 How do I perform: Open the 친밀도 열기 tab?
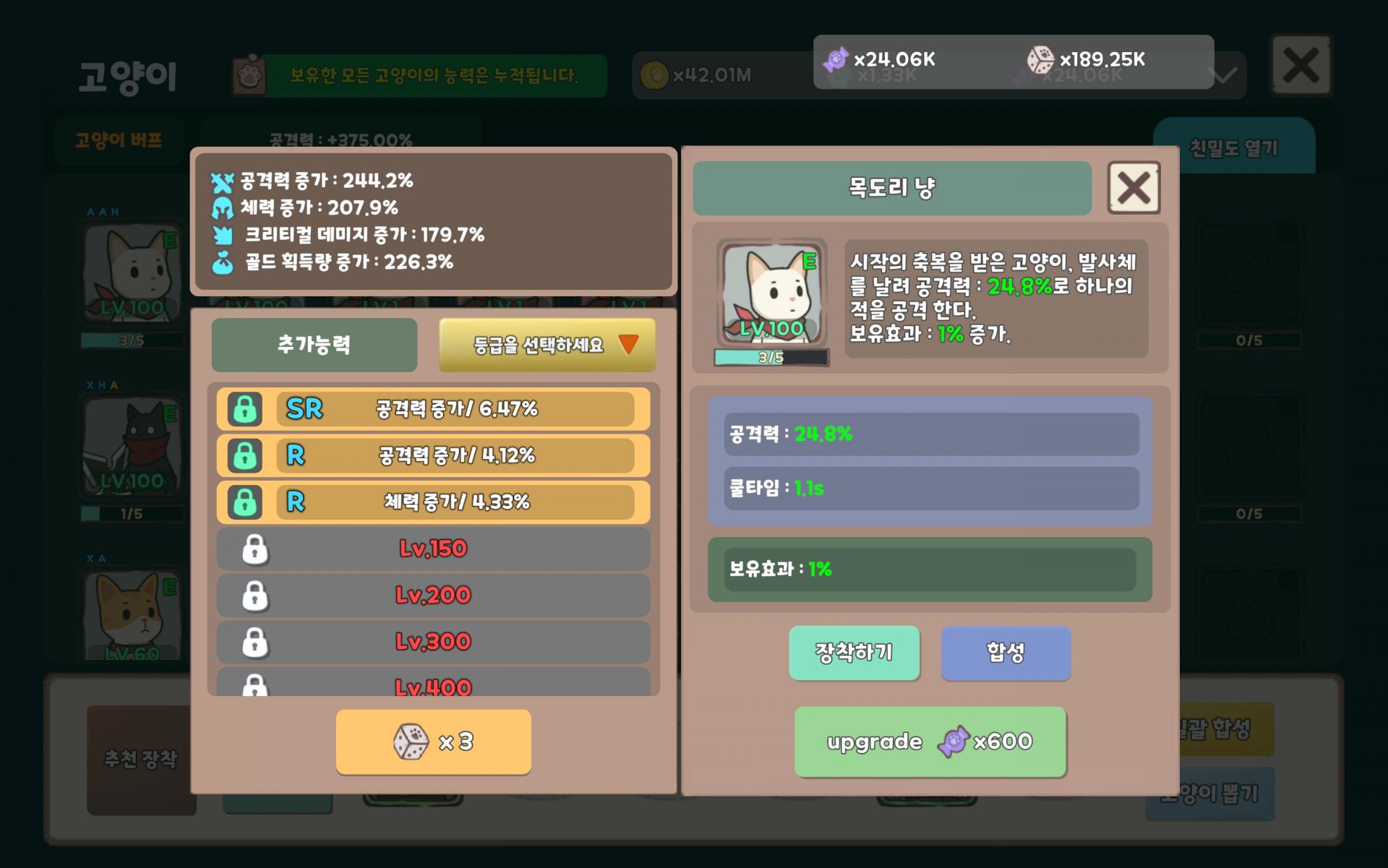click(1233, 148)
